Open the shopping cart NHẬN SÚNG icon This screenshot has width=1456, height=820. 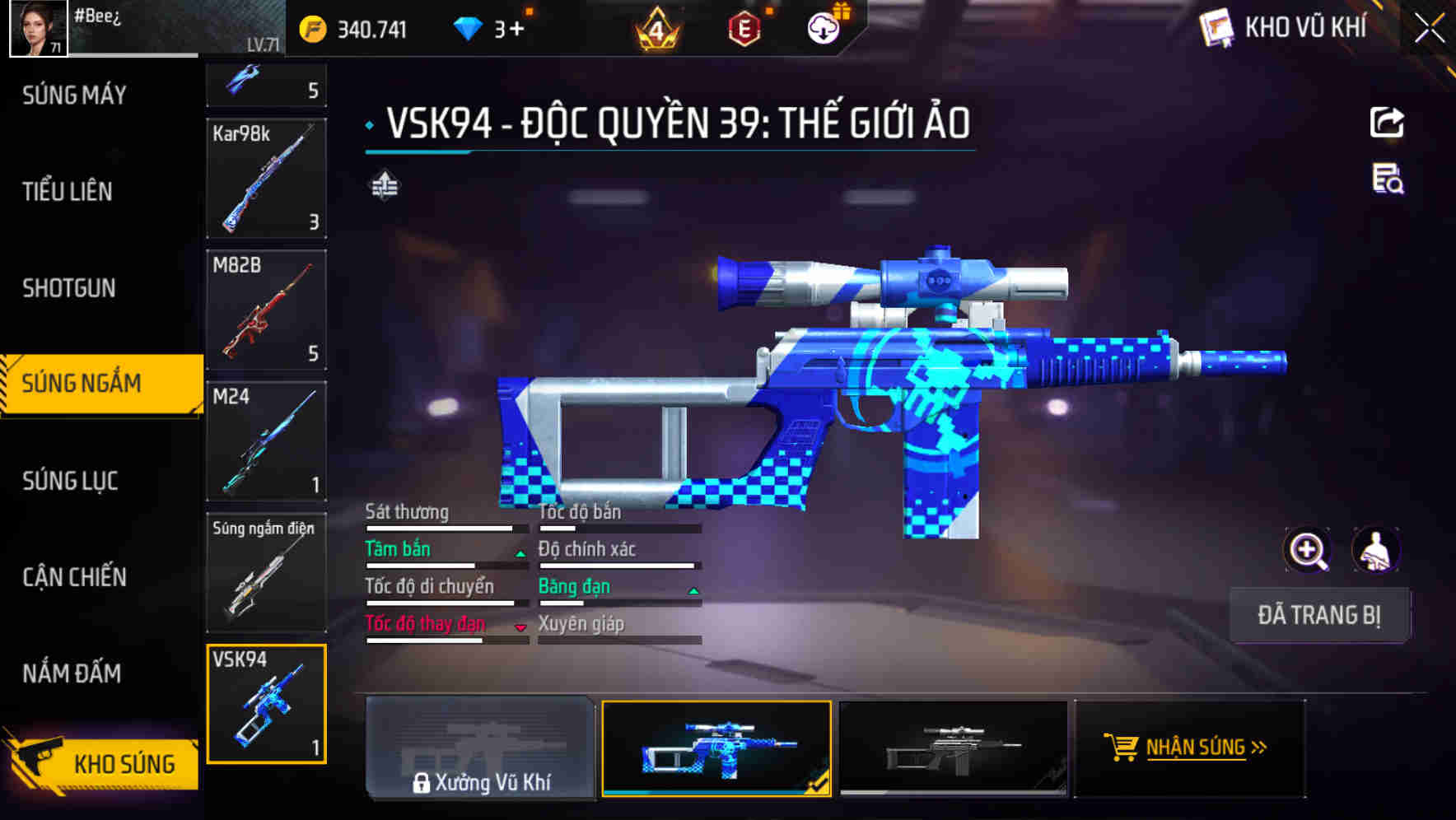tap(1123, 748)
